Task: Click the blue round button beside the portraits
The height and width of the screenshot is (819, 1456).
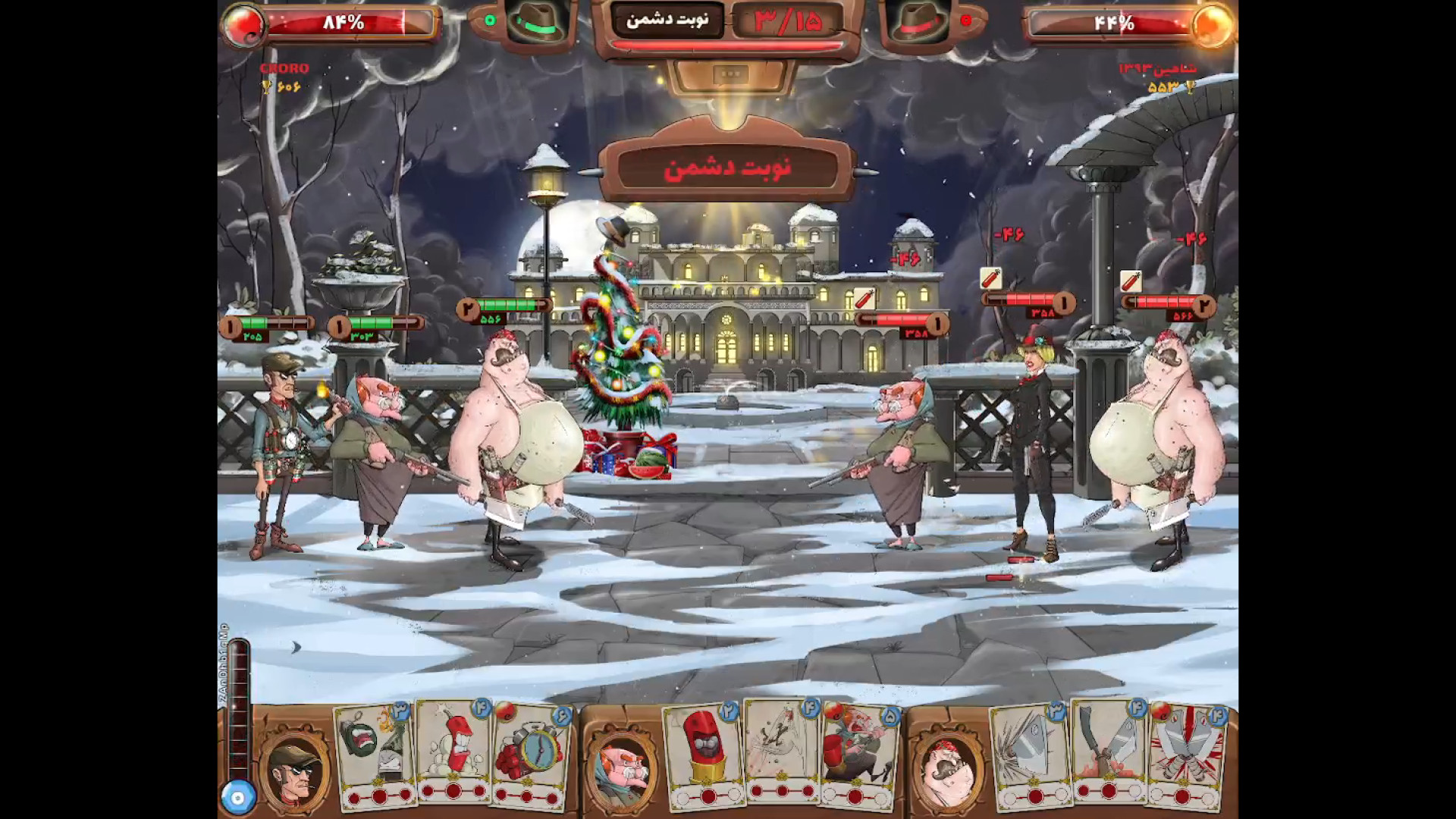Action: point(238,798)
